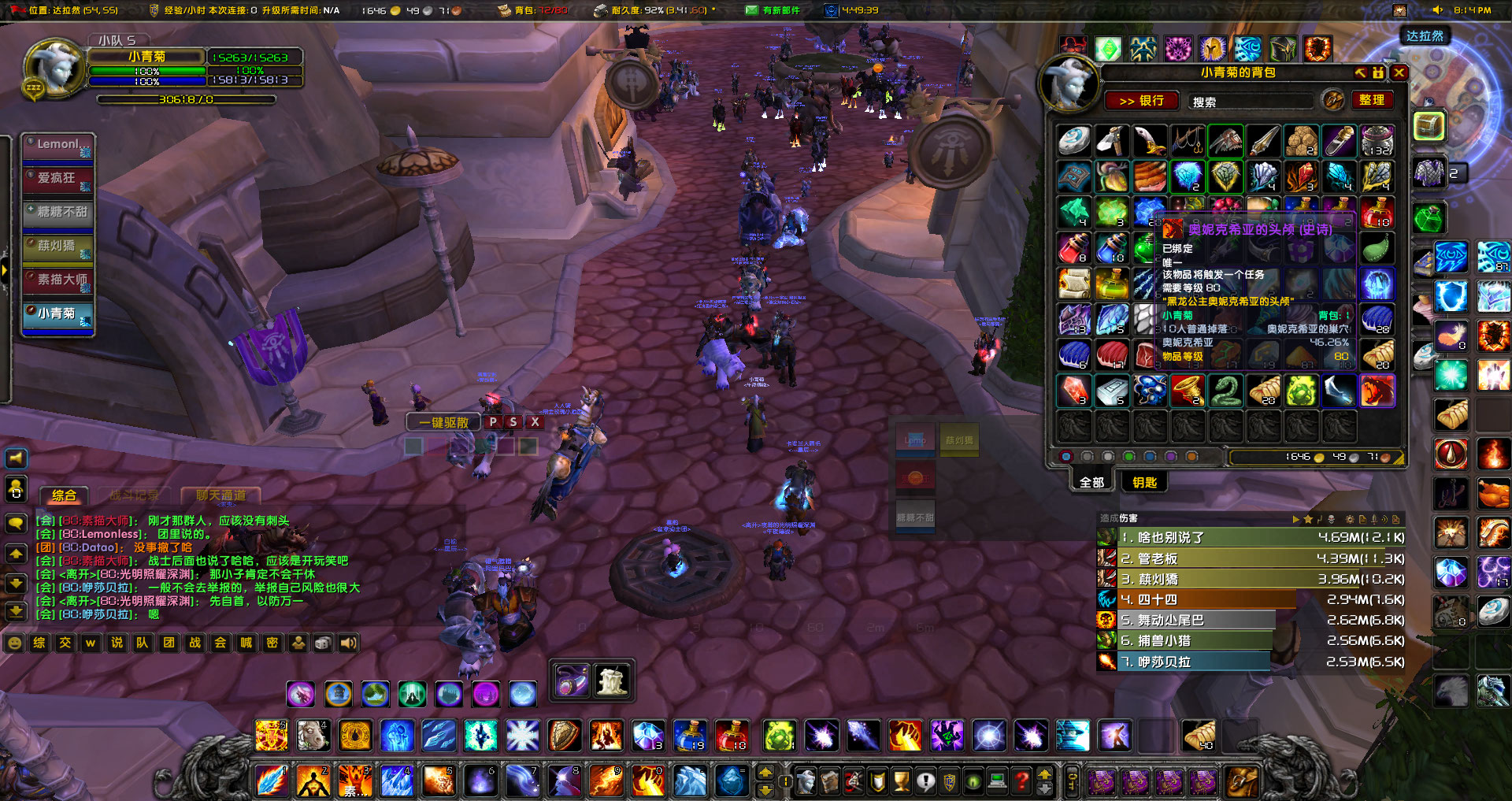Click the skull icon on the damage meter header
This screenshot has width=1512, height=801.
click(x=1330, y=518)
